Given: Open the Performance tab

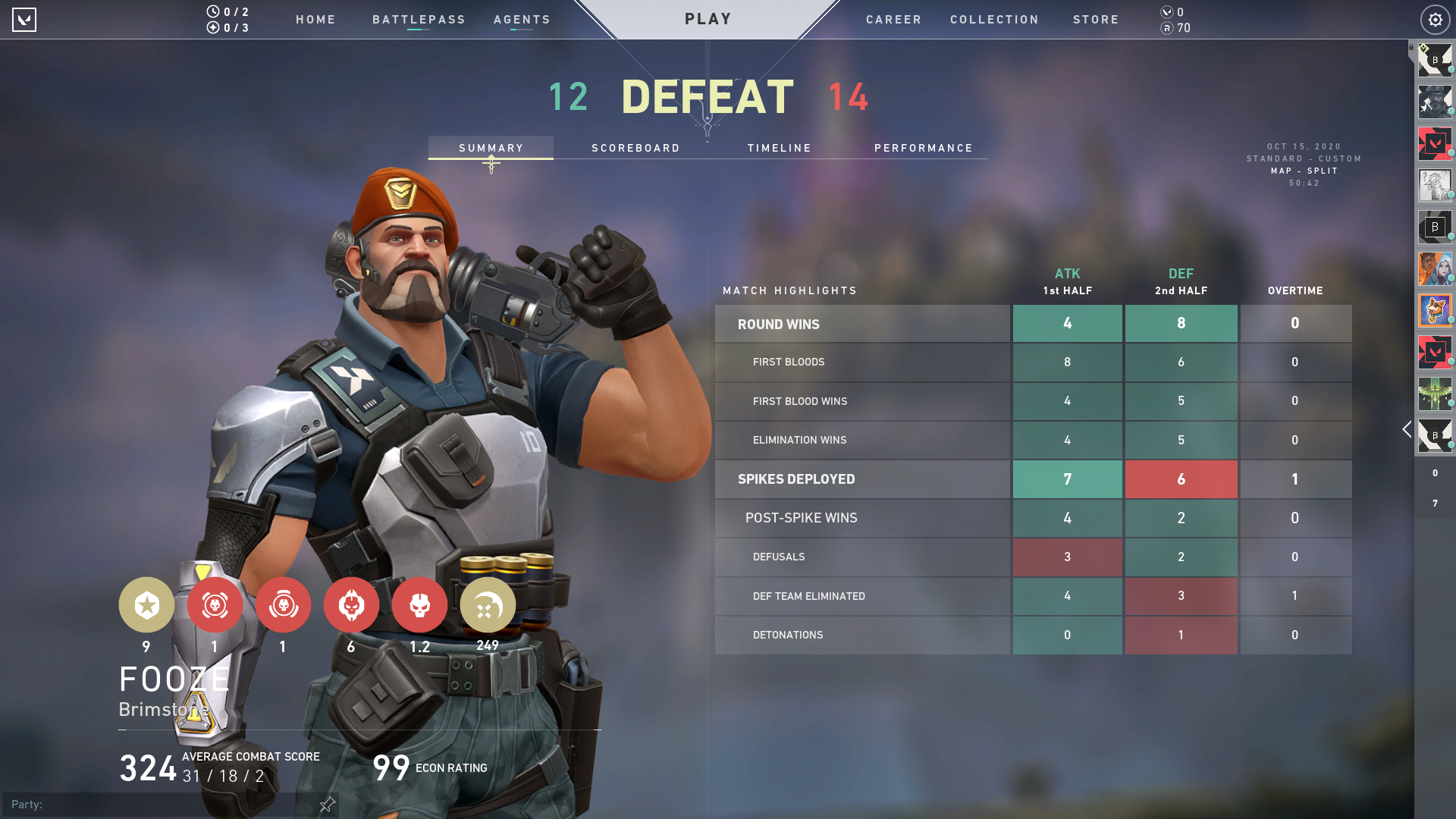Looking at the screenshot, I should (923, 148).
